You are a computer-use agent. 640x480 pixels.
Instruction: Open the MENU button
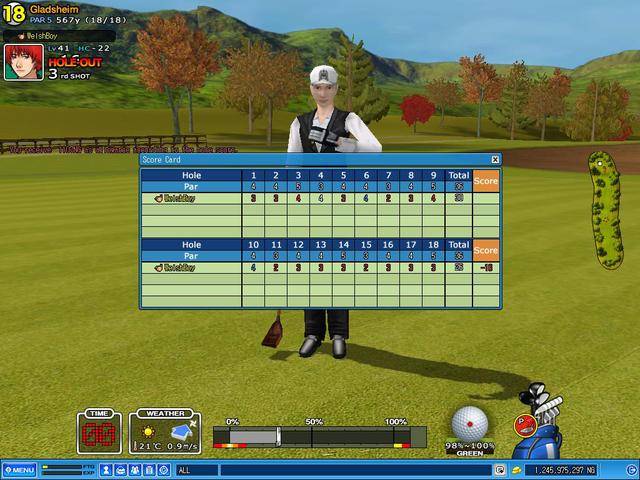19,469
